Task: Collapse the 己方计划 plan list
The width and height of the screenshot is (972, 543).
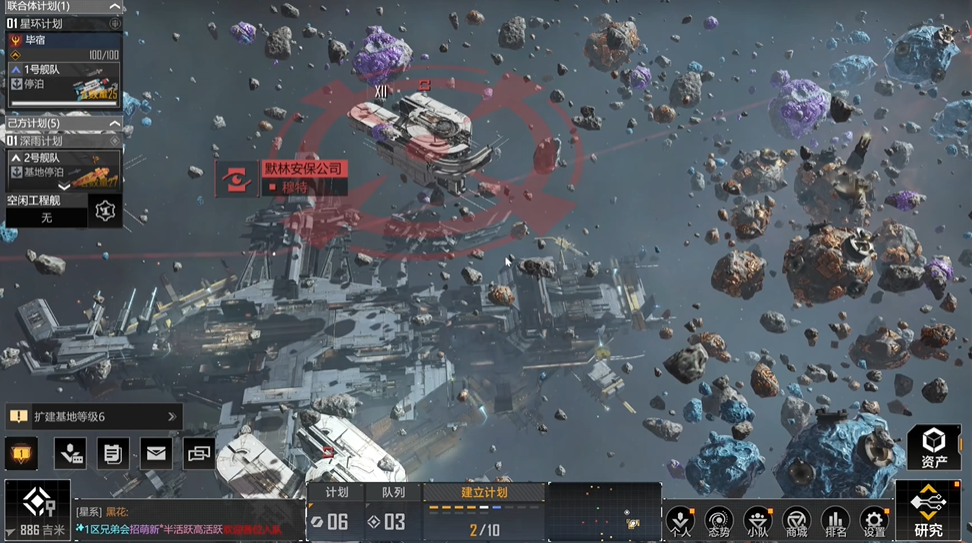Action: point(114,123)
